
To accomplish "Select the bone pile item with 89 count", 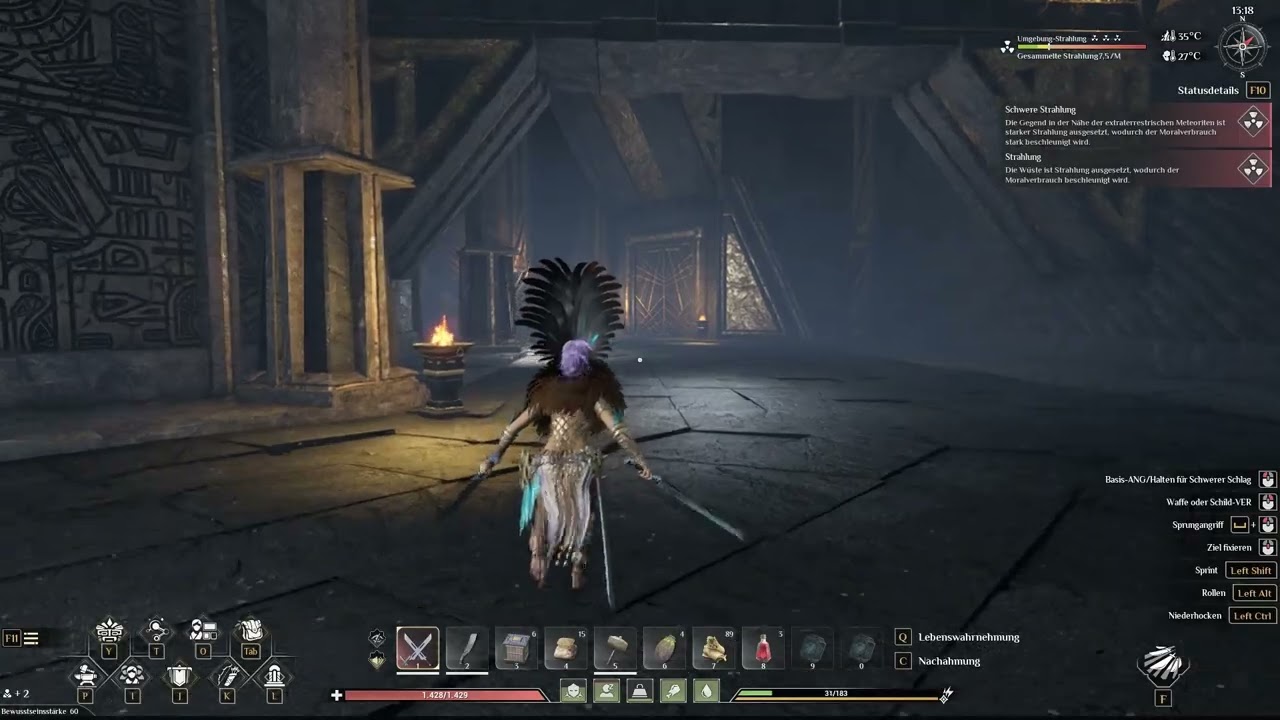I will pyautogui.click(x=713, y=647).
